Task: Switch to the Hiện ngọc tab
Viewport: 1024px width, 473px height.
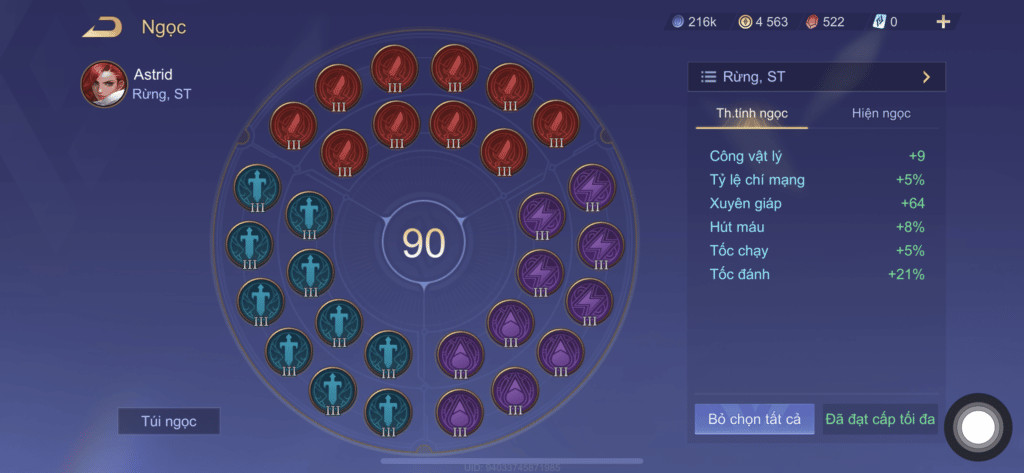Action: coord(881,113)
